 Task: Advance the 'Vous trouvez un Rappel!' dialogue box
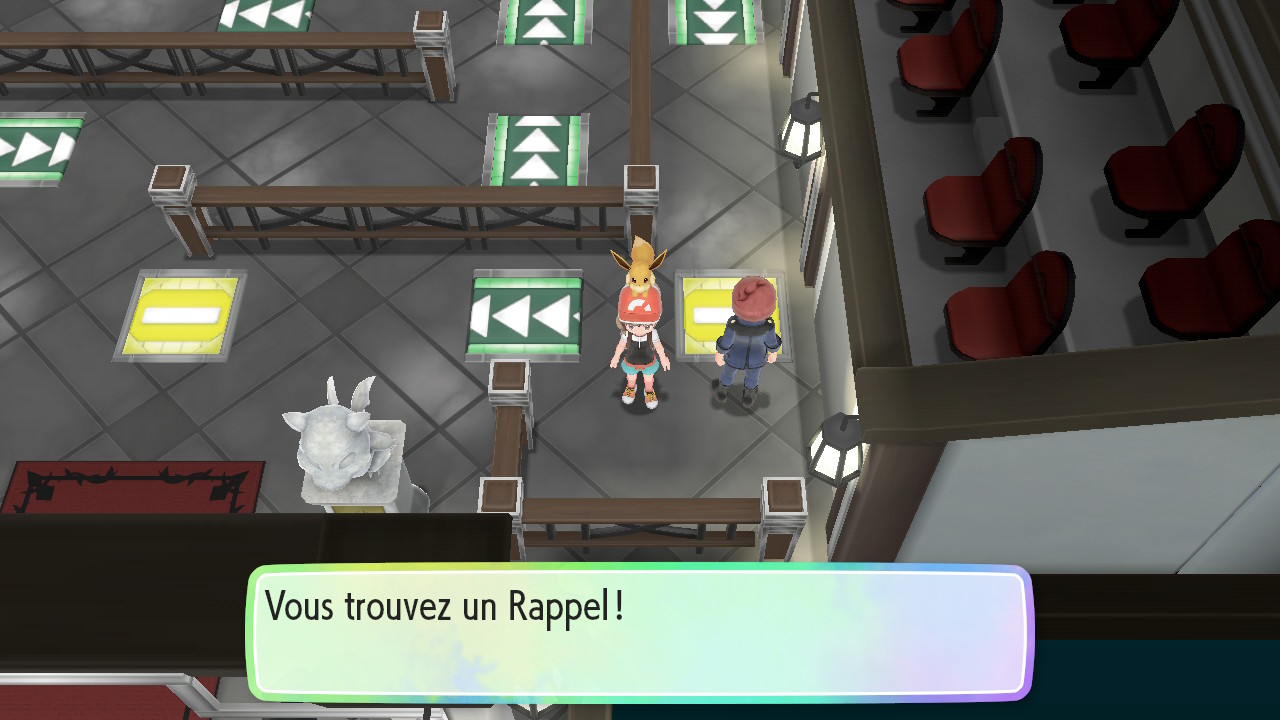pyautogui.click(x=640, y=632)
